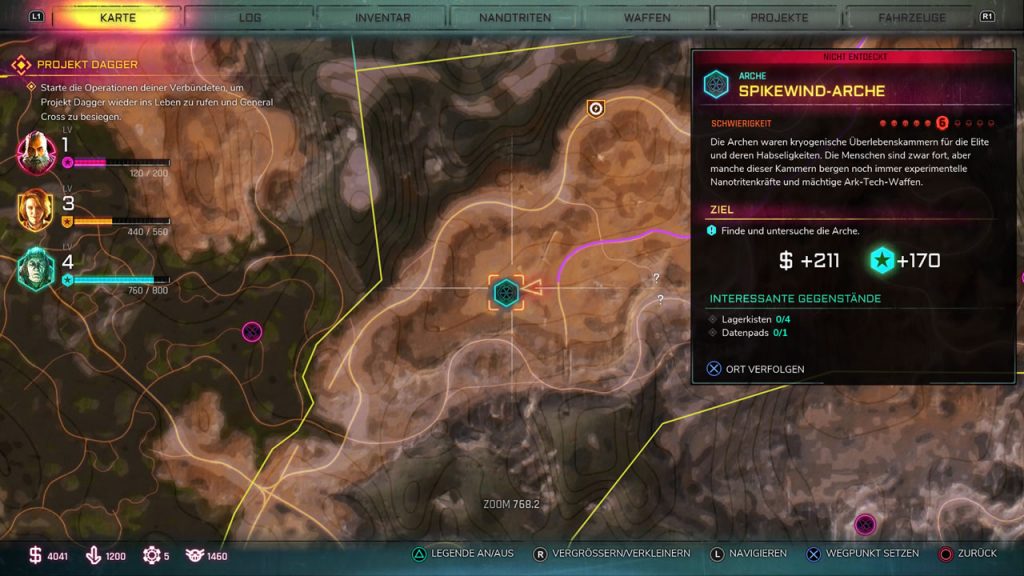Select the level 1 ally portrait
Viewport: 1024px width, 576px height.
[36, 152]
